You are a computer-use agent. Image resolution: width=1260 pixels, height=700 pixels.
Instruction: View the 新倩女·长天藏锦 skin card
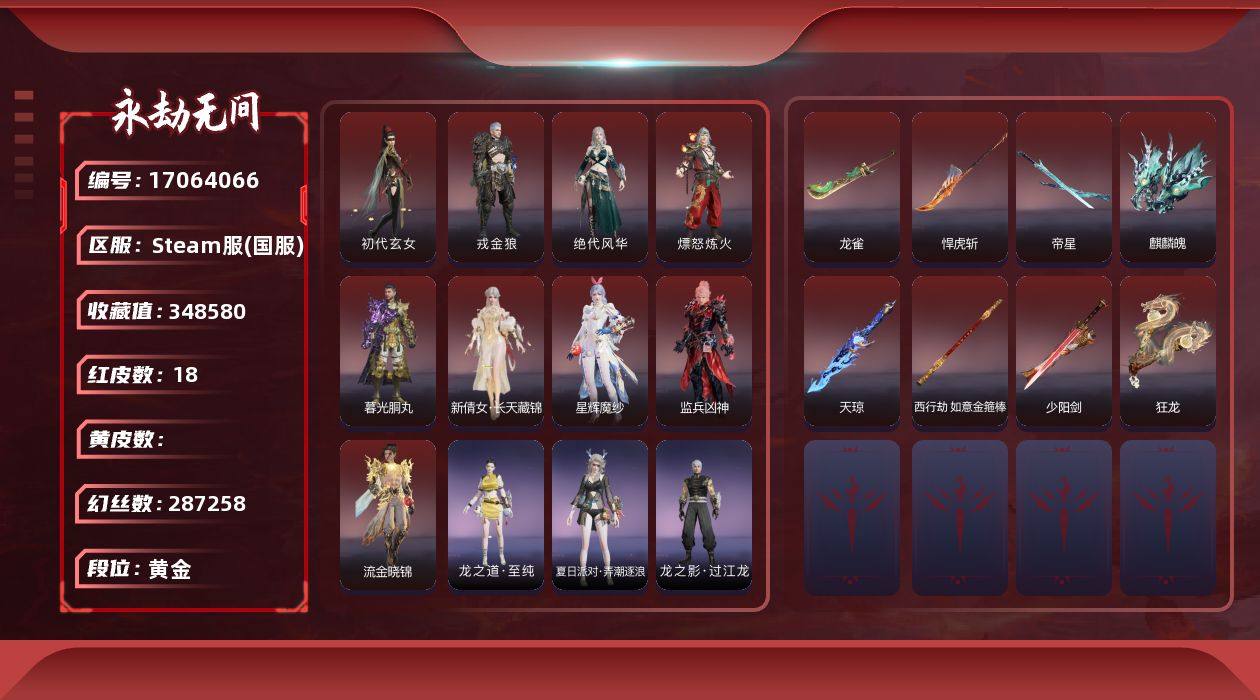tap(496, 350)
